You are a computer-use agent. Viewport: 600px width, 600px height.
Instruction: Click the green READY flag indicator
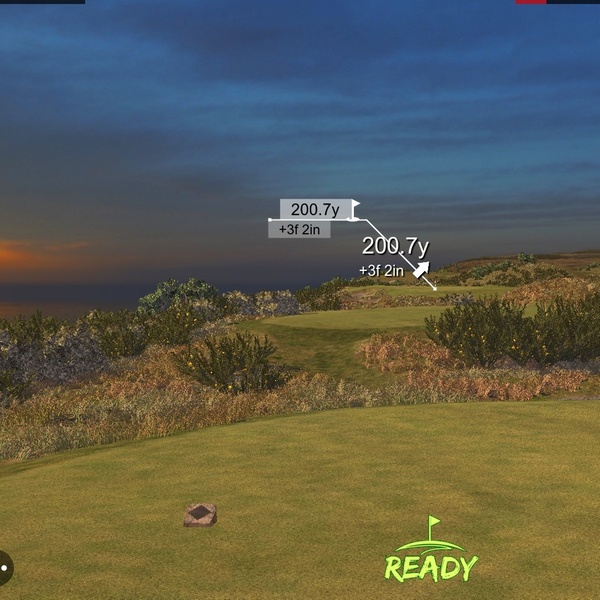(432, 553)
